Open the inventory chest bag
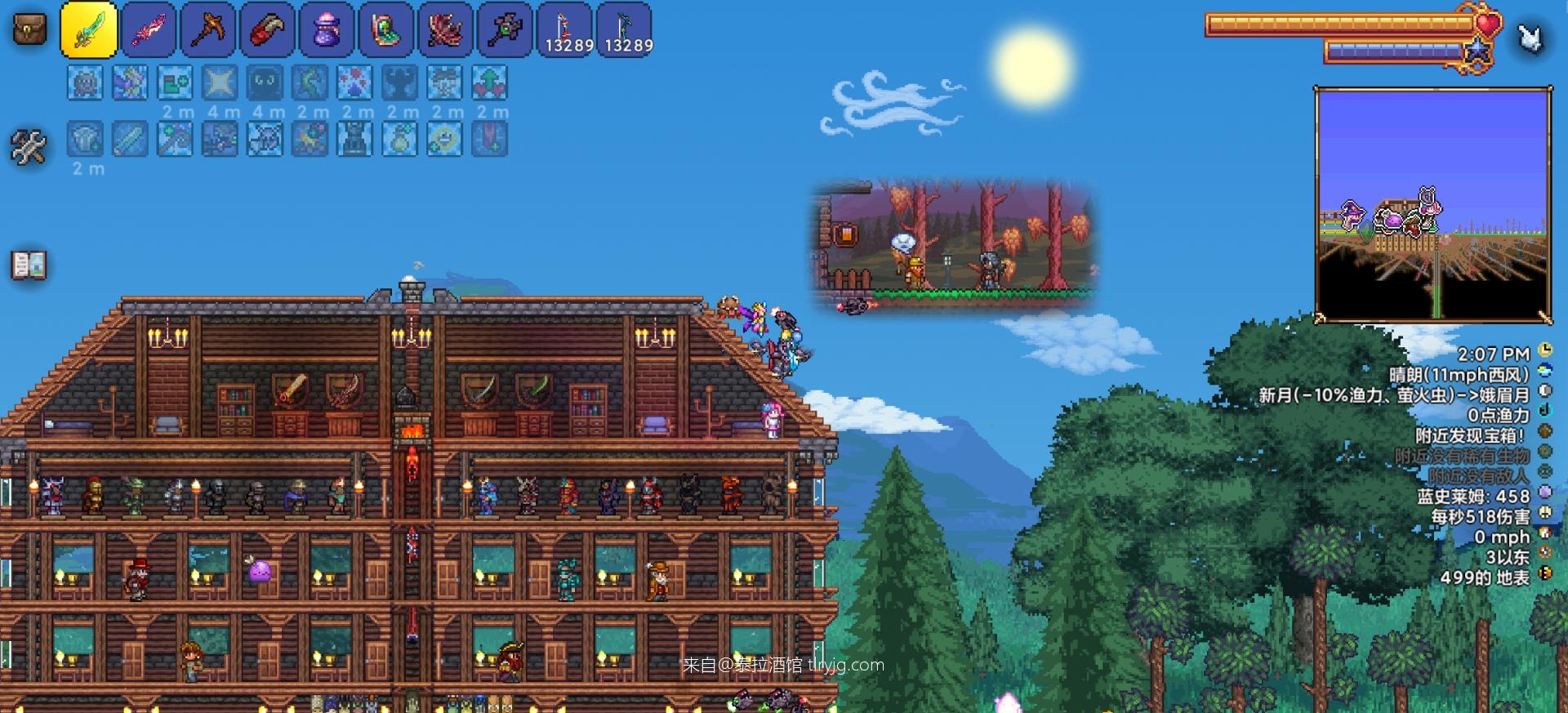The height and width of the screenshot is (713, 1568). pos(29,29)
